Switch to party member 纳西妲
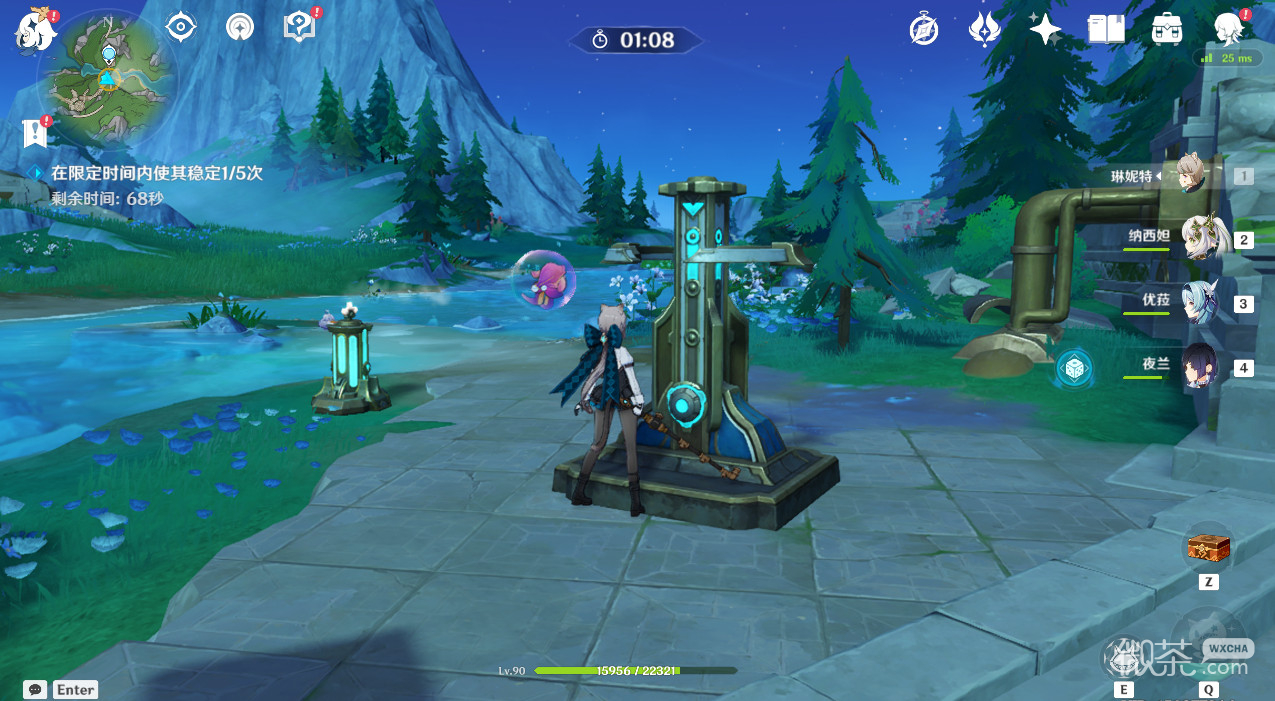Viewport: 1275px width, 701px height. 1199,238
